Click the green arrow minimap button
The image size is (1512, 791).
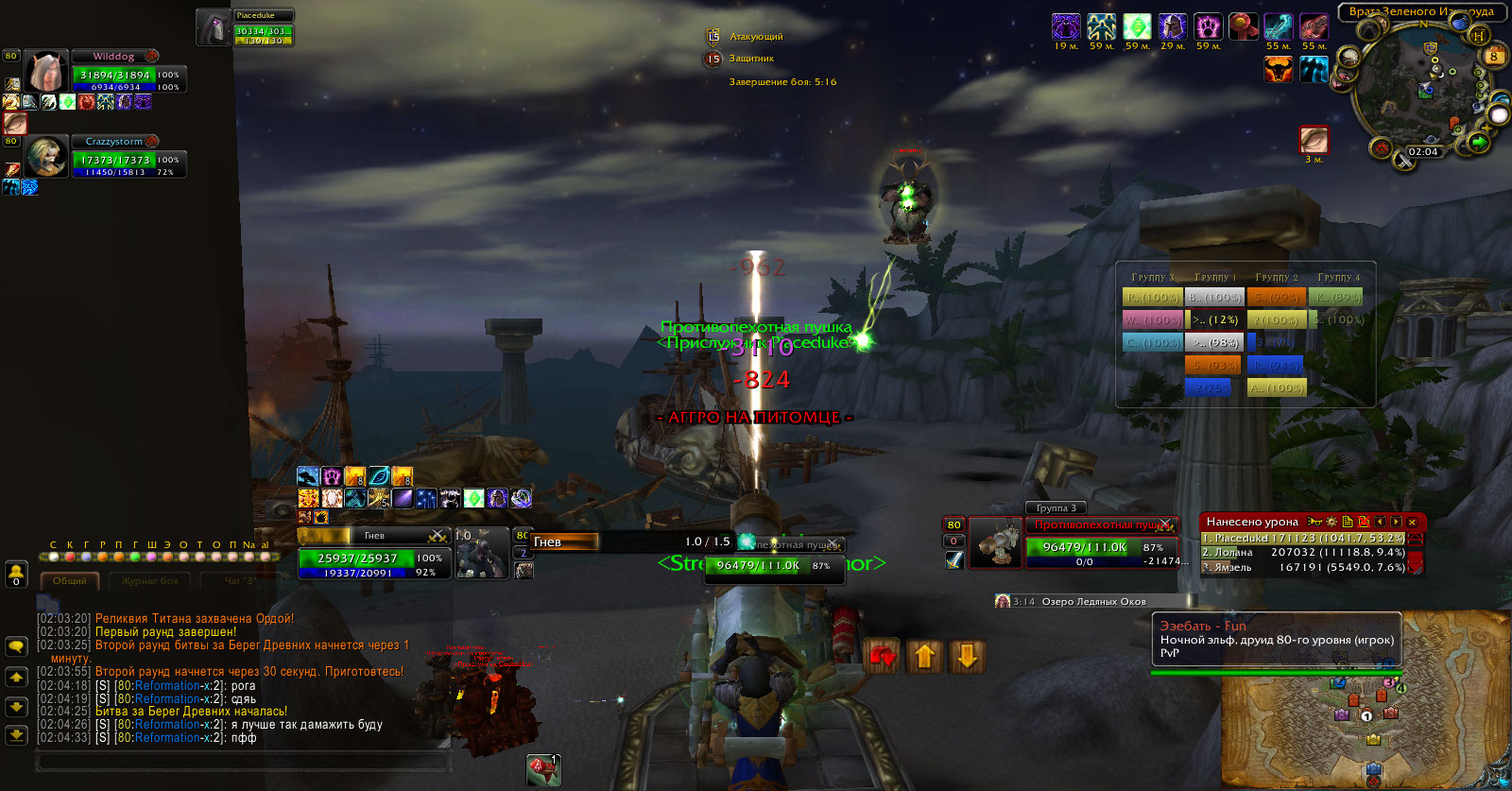click(1478, 143)
